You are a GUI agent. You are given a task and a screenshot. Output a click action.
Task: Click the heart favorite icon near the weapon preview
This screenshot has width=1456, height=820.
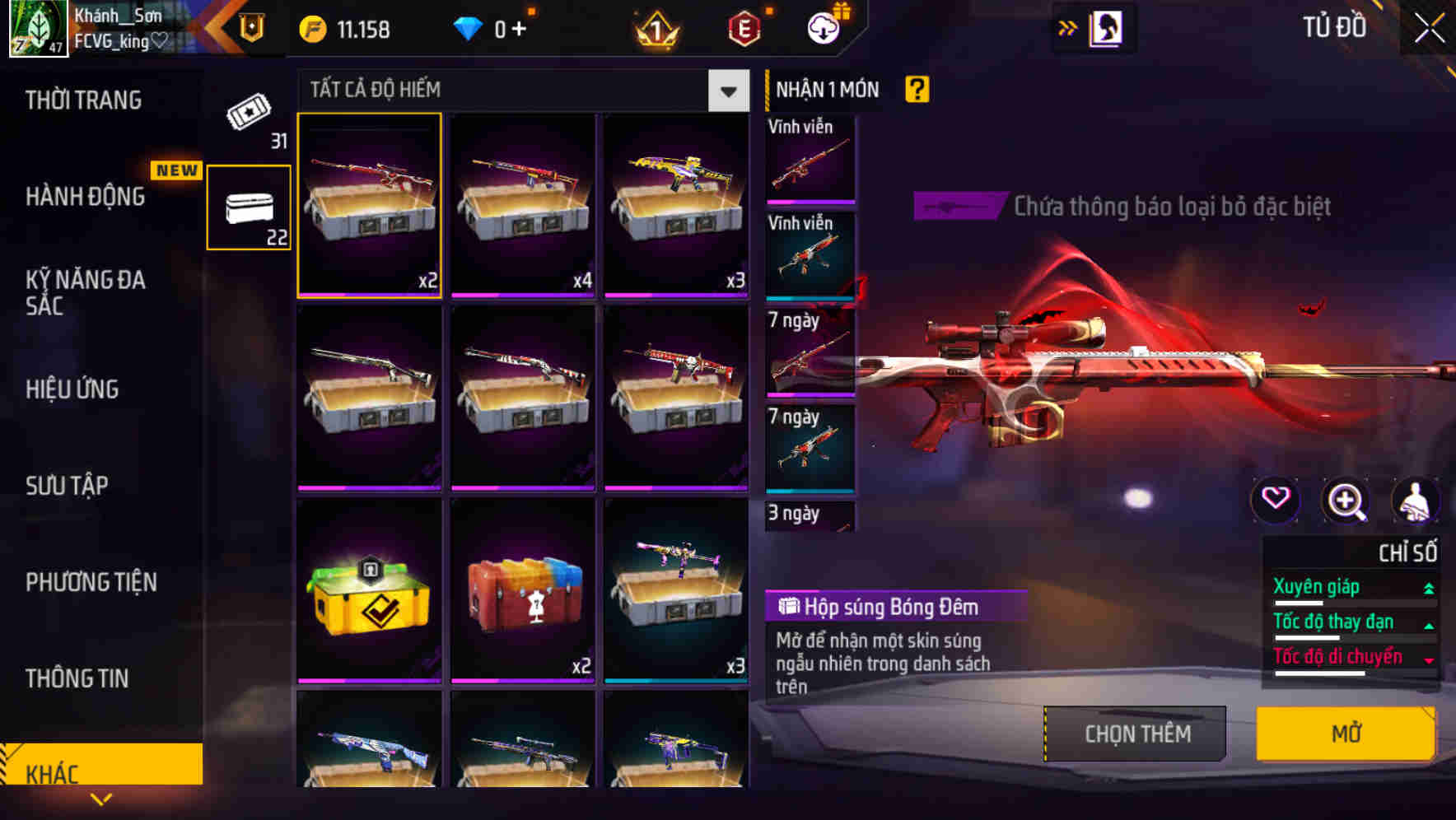coord(1276,500)
